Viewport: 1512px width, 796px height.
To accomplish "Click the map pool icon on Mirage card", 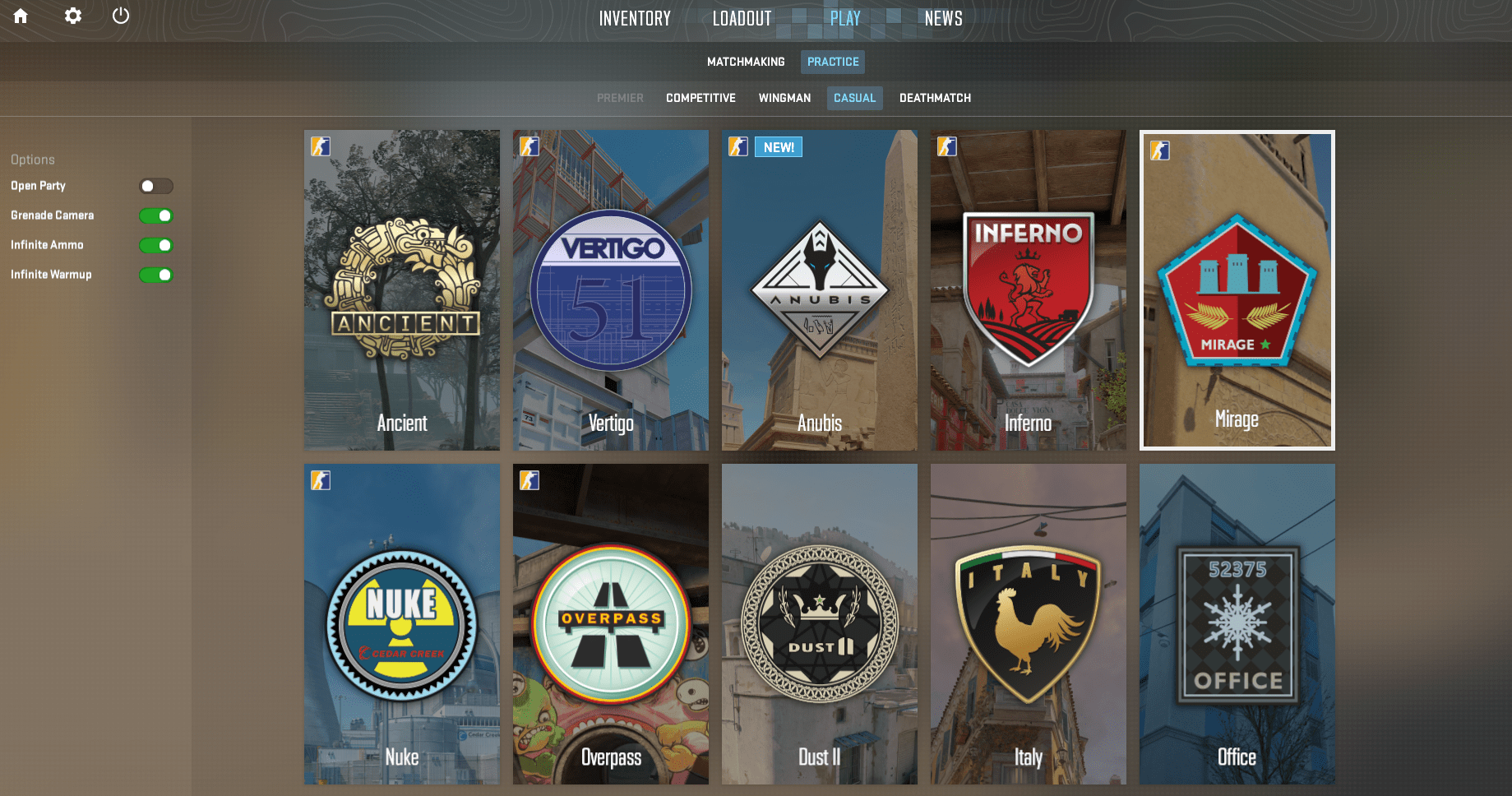I will tap(1161, 148).
